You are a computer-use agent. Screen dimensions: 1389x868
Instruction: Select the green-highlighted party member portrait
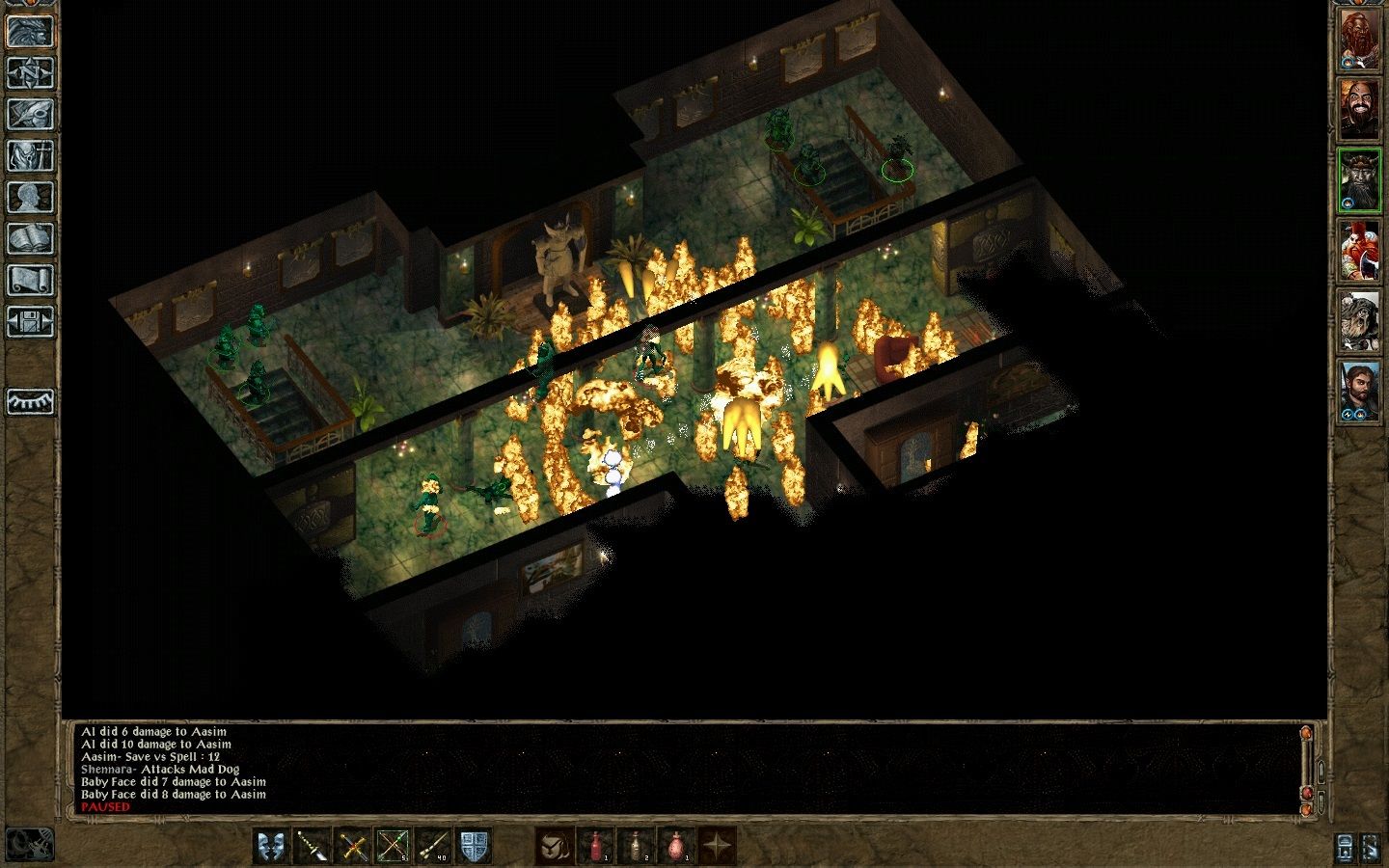point(1362,178)
